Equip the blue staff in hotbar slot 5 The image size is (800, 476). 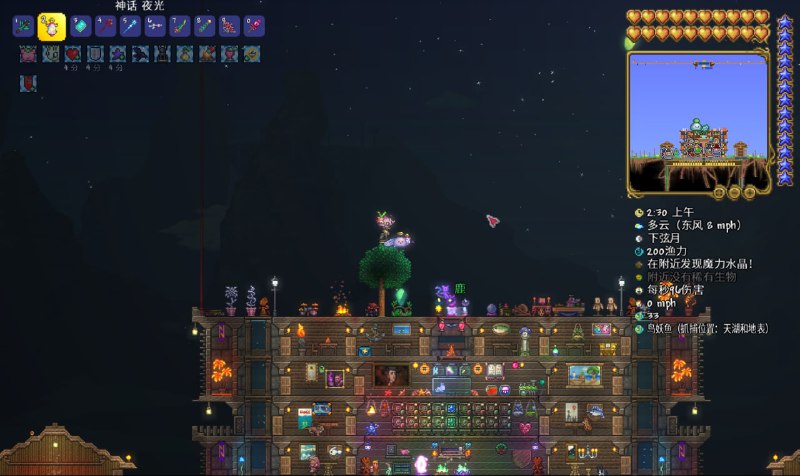131,27
